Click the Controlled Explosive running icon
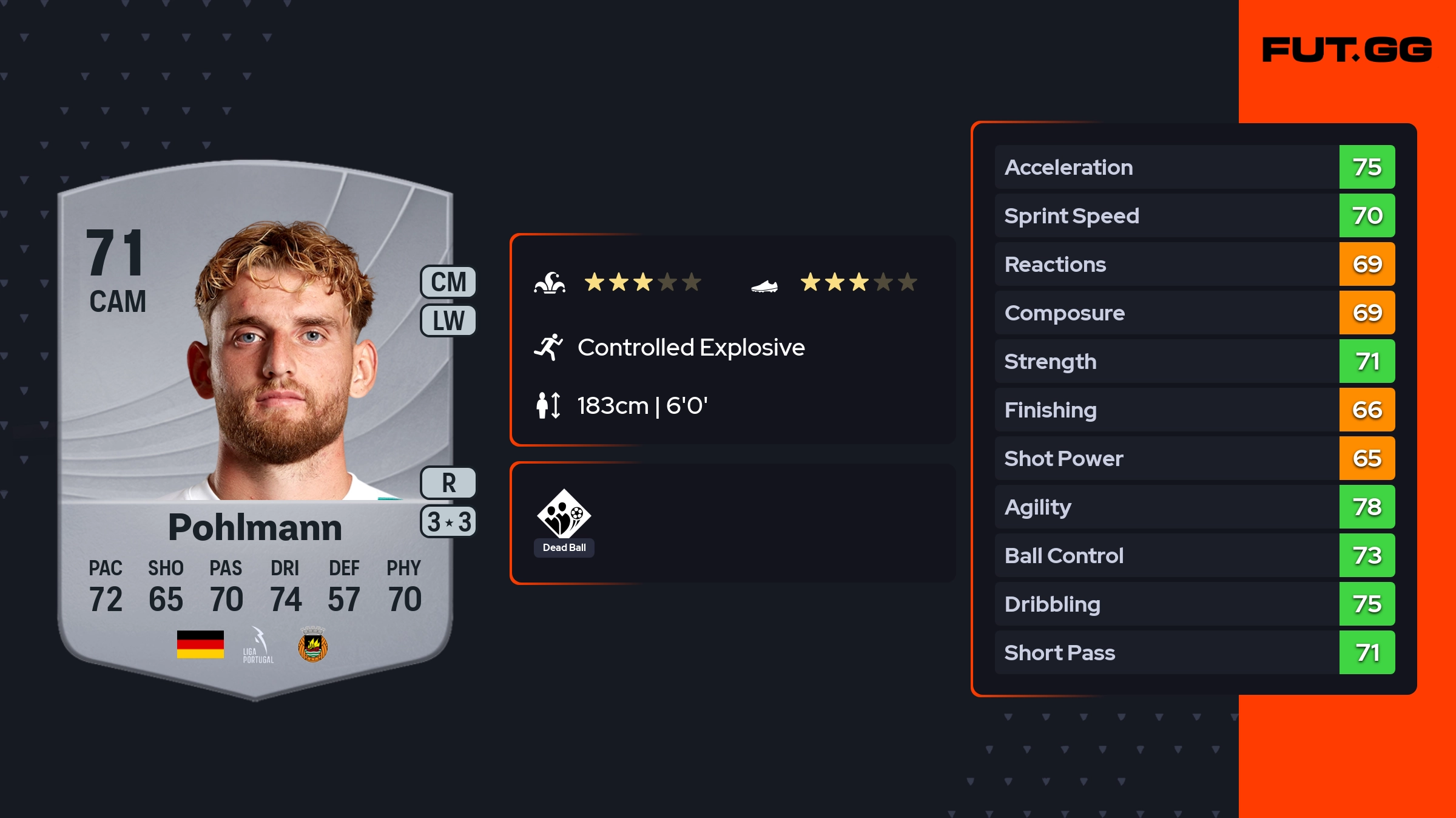 548,347
